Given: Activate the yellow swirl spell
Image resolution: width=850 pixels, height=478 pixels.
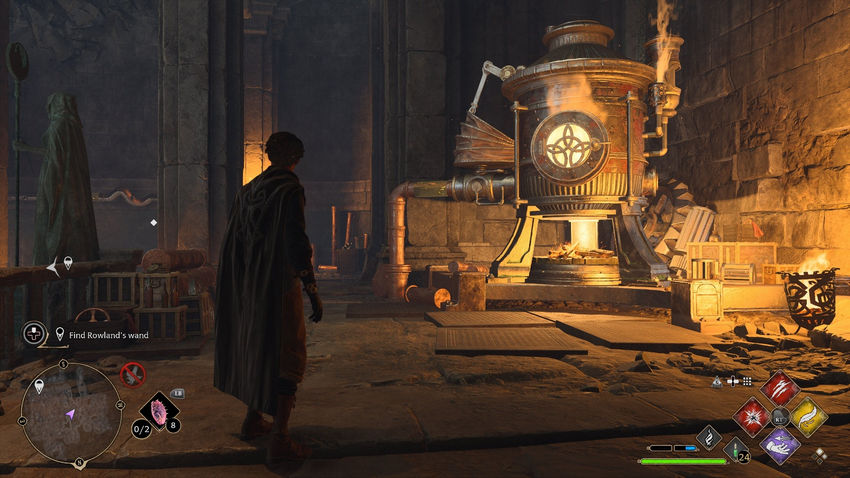Looking at the screenshot, I should [x=808, y=416].
